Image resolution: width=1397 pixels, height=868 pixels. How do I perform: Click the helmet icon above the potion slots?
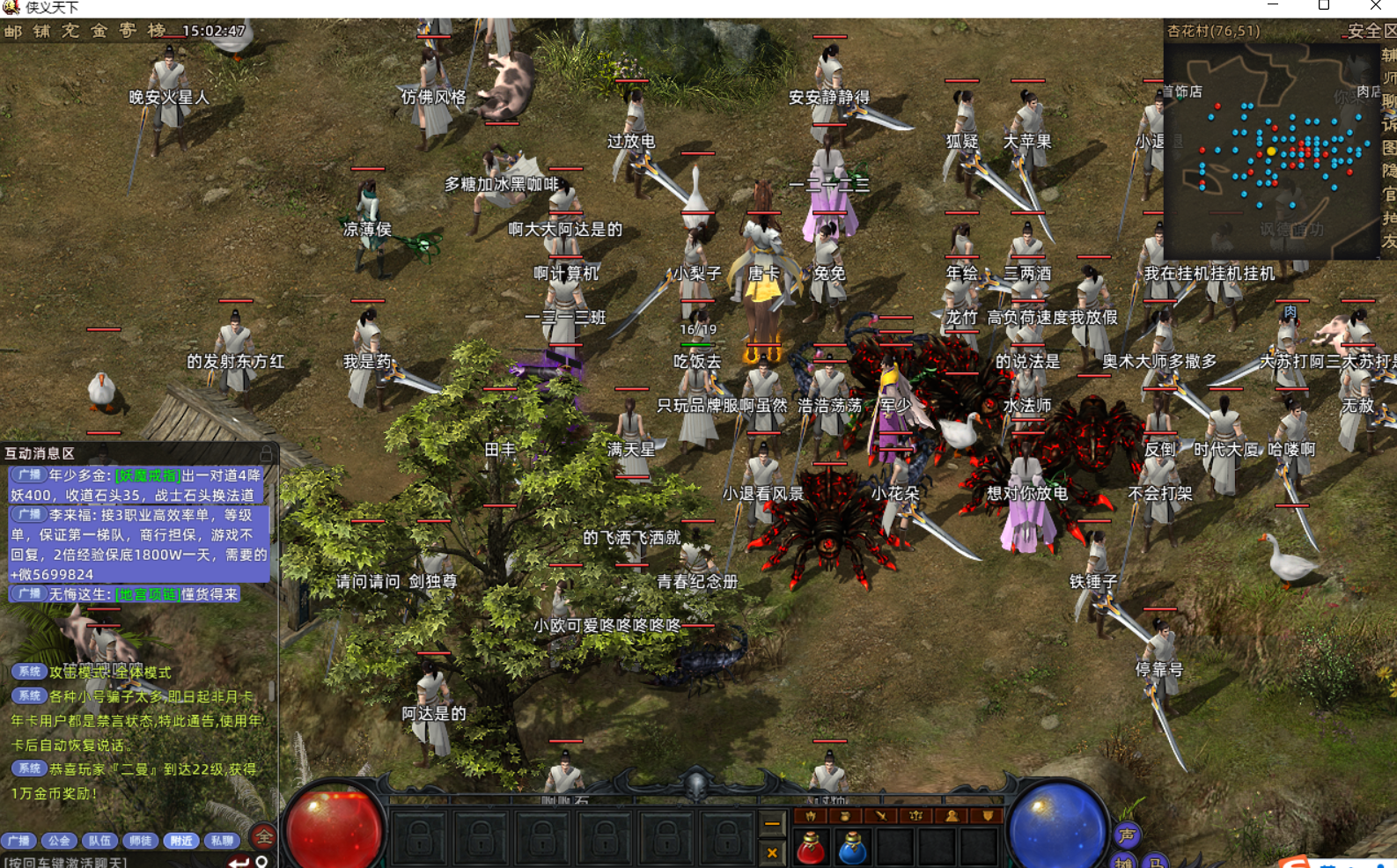pos(811,816)
